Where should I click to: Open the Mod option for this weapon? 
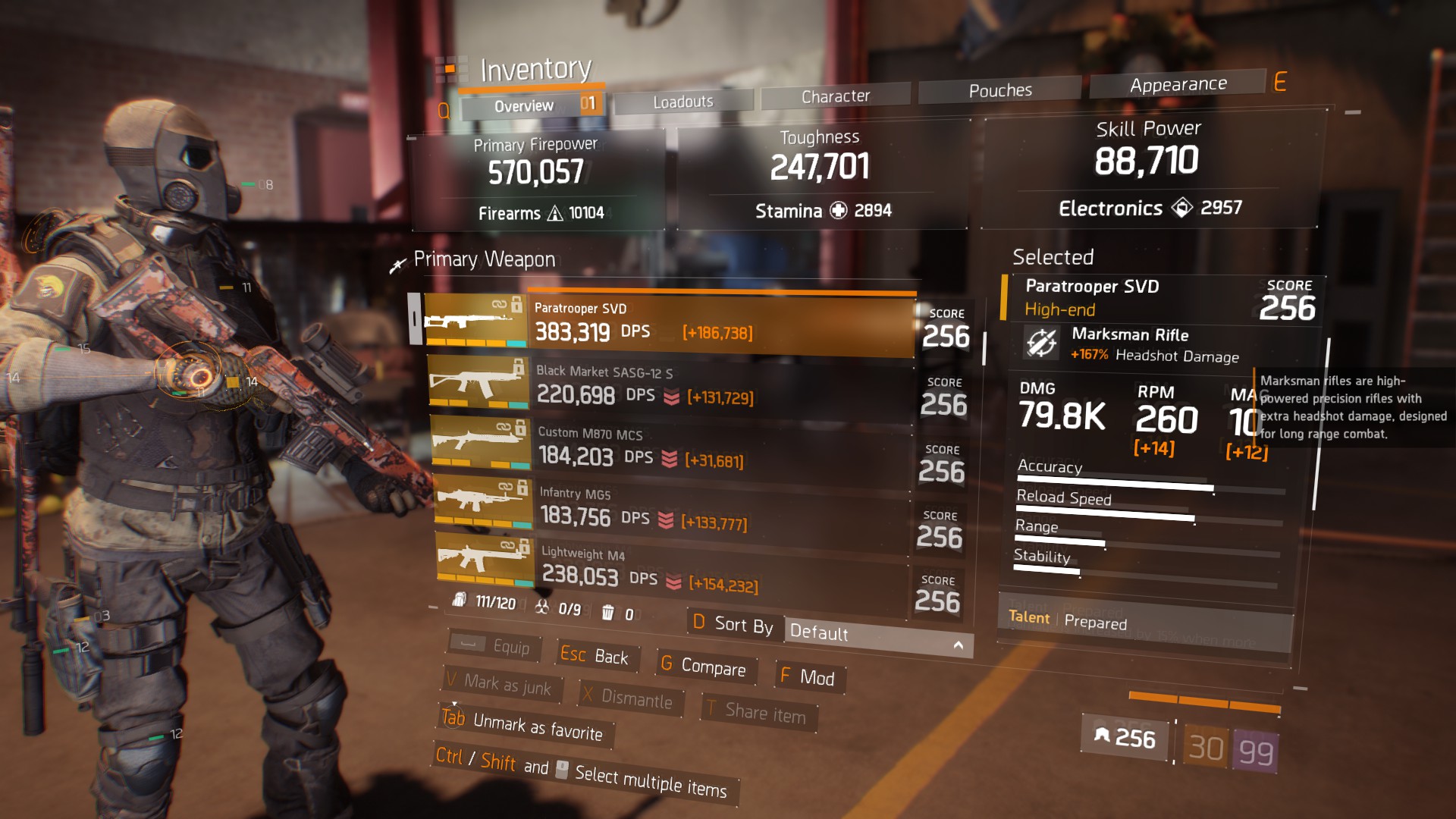click(x=808, y=677)
